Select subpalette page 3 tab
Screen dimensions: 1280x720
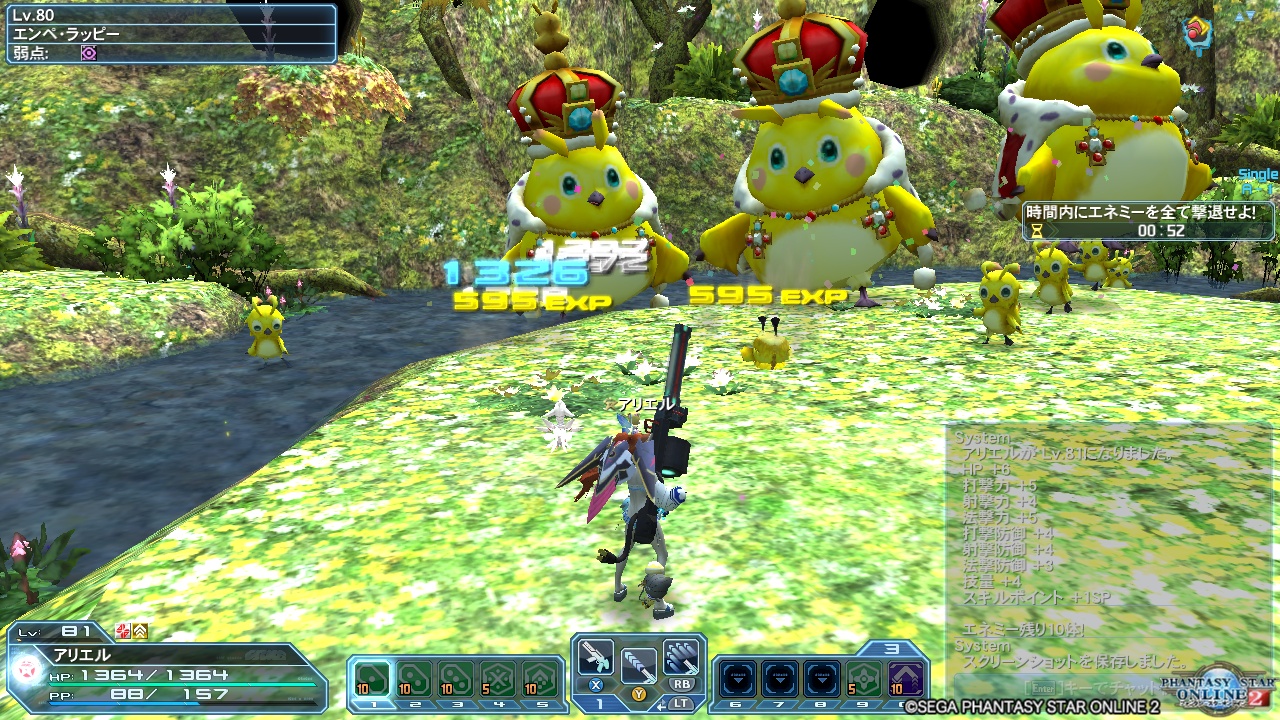pyautogui.click(x=891, y=648)
